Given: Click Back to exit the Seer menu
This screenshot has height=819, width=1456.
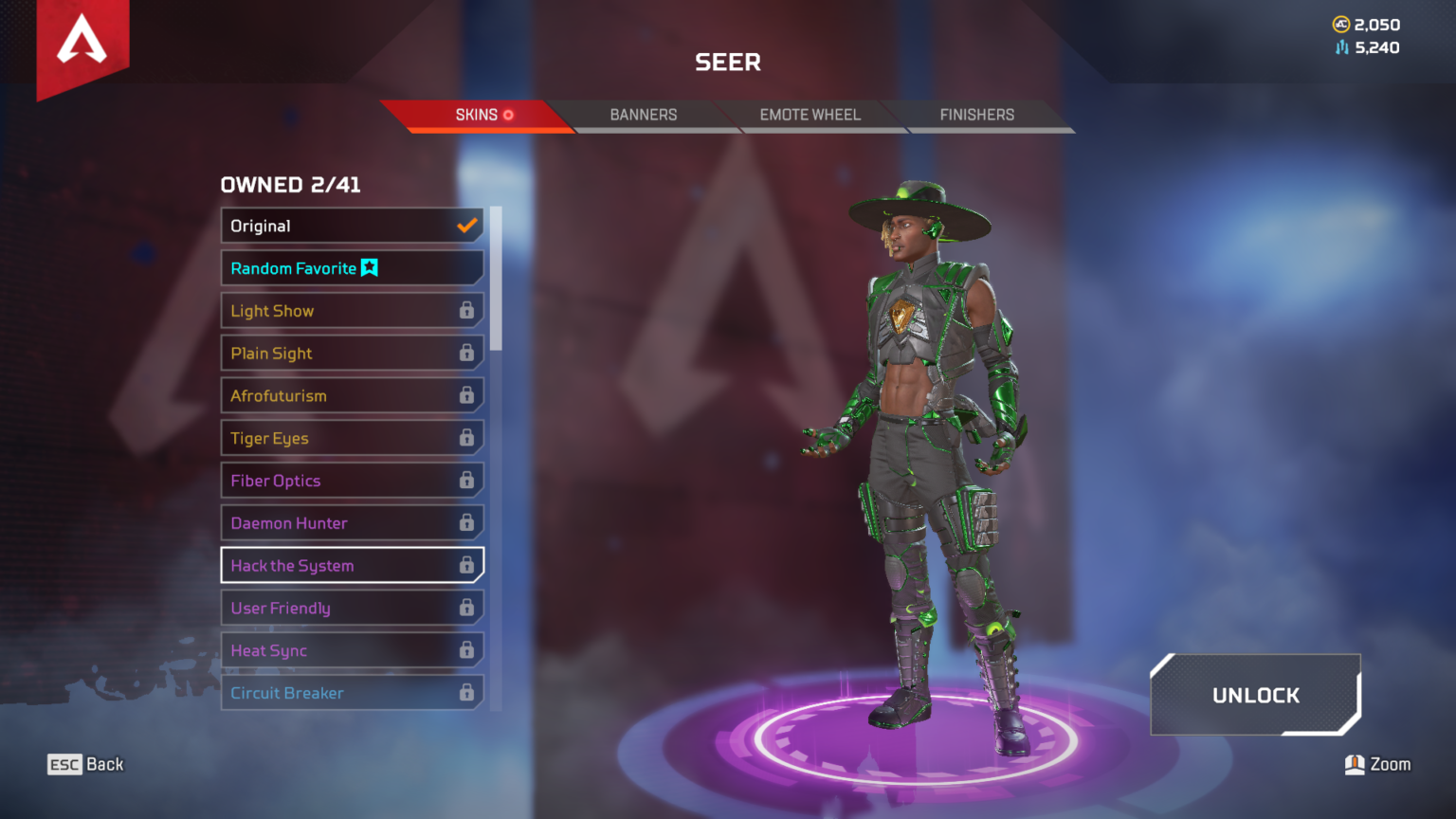Looking at the screenshot, I should pos(85,764).
